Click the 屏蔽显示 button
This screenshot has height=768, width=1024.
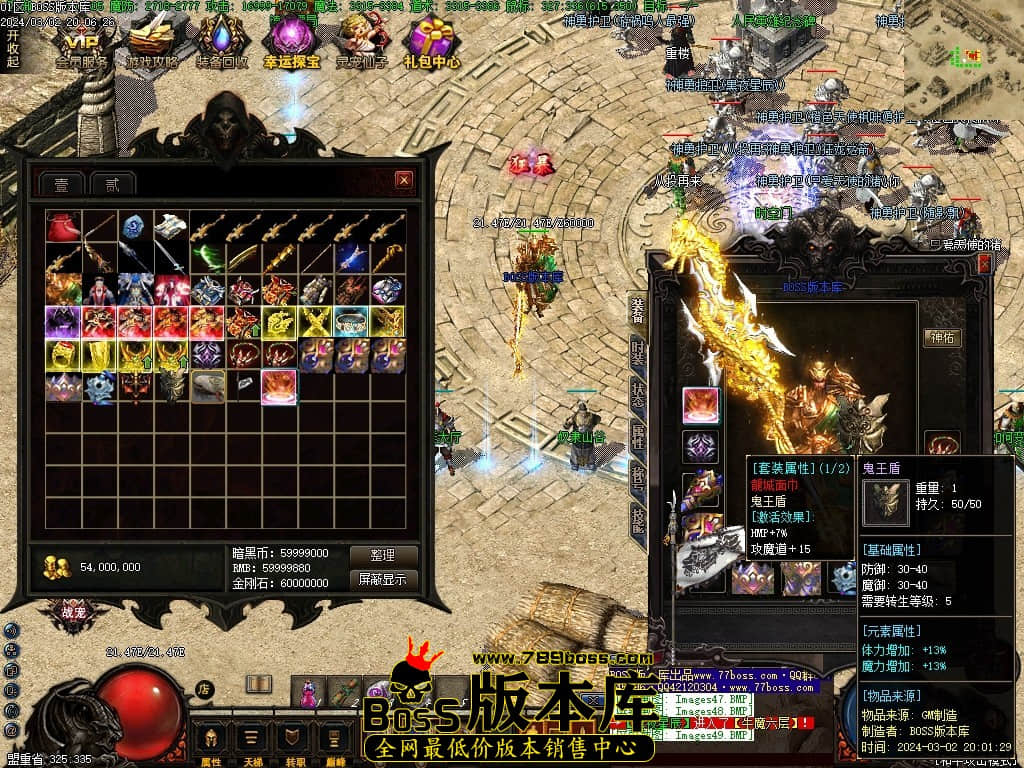coord(383,579)
